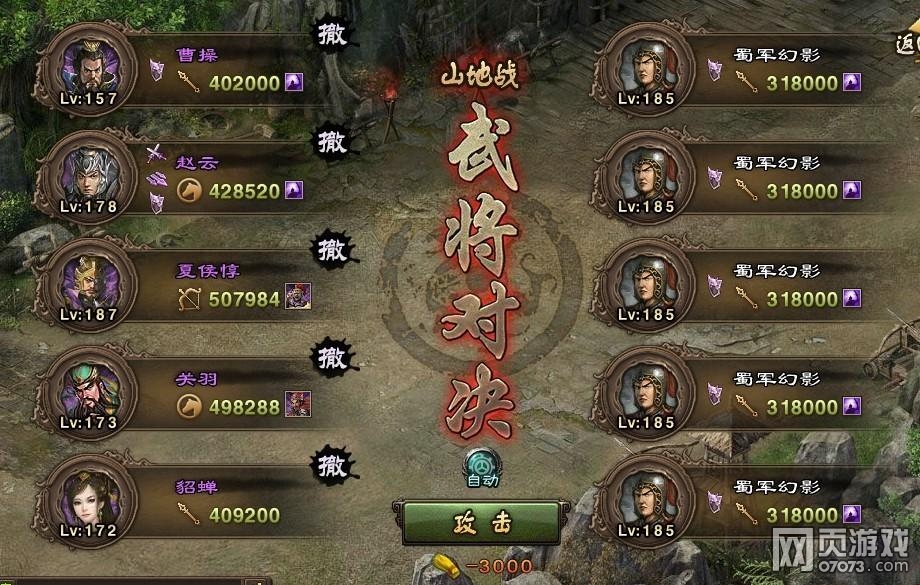
Task: Withdraw 关羽 using his 撤 button
Action: pos(332,355)
